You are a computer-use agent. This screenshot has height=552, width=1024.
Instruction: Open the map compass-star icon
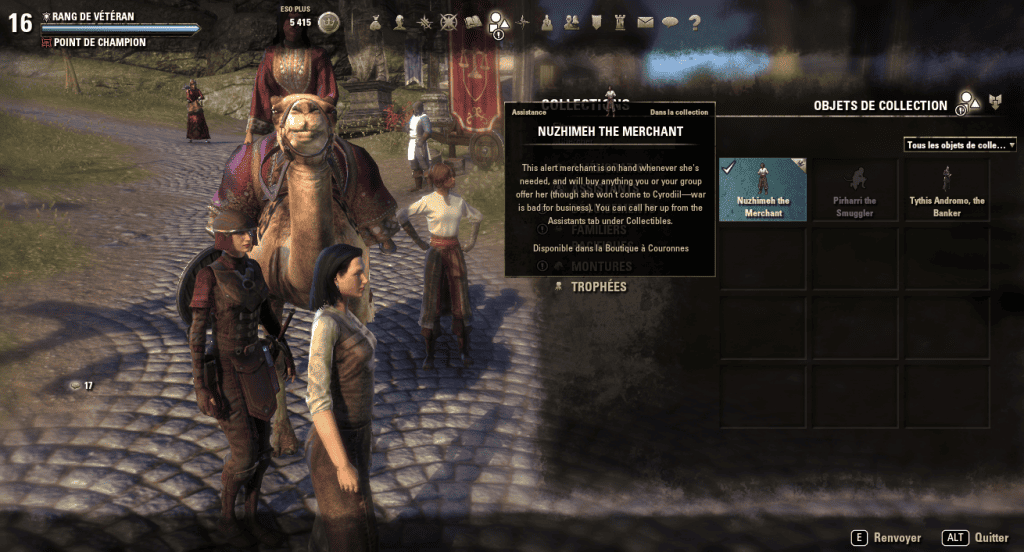pos(523,21)
